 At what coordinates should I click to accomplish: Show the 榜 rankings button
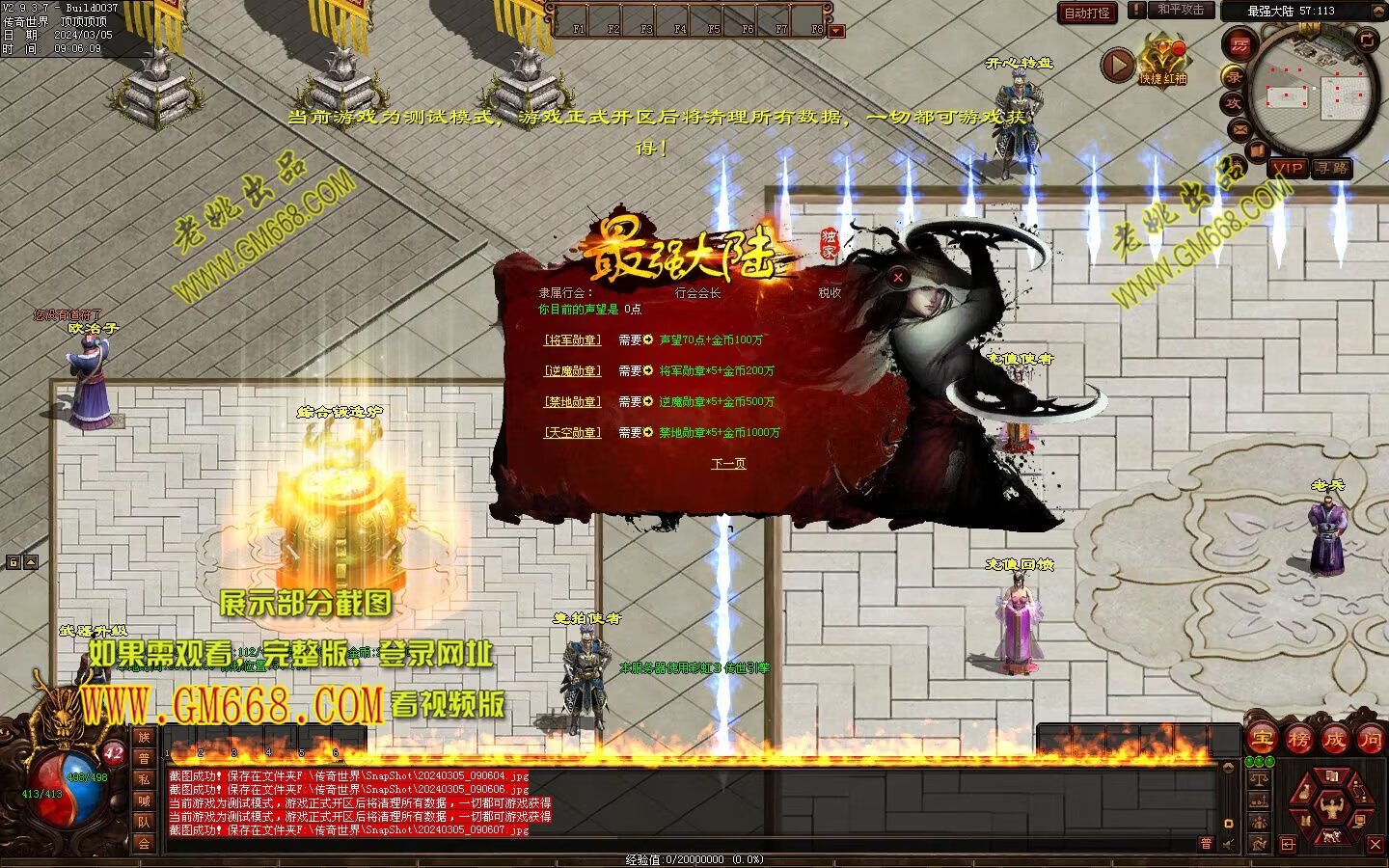pyautogui.click(x=1298, y=741)
